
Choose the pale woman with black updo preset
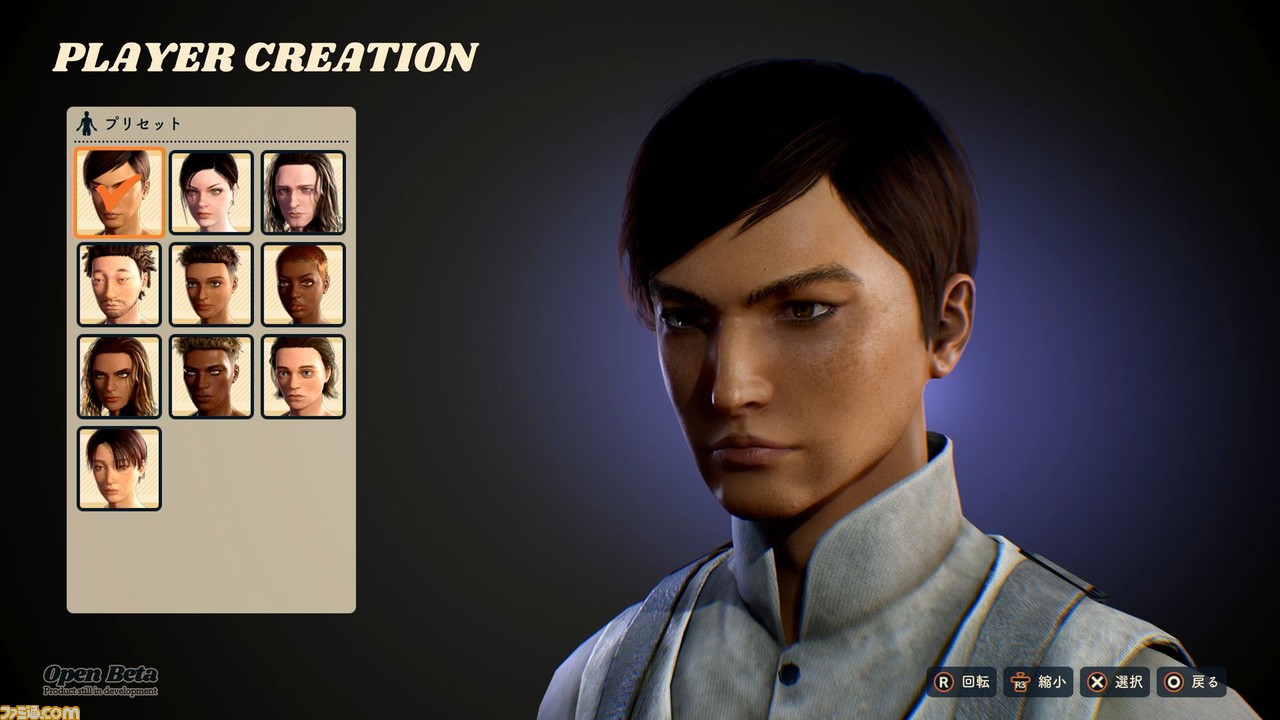point(211,192)
